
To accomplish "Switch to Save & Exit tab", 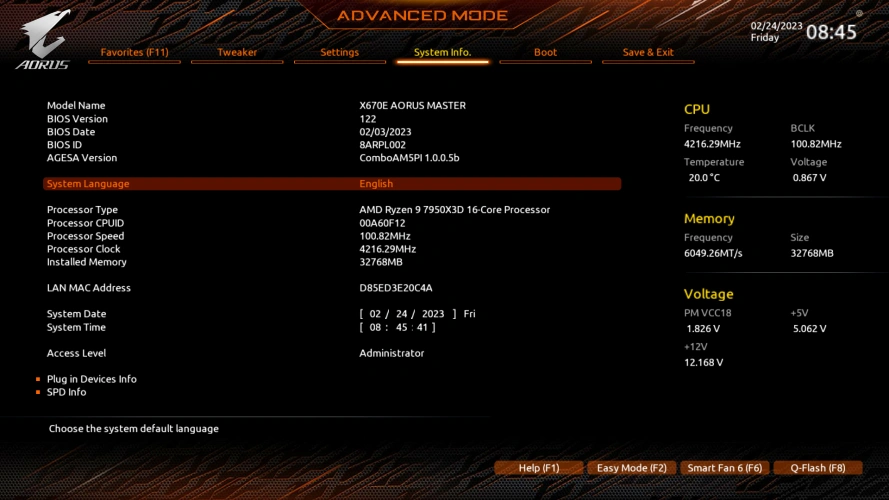I will click(648, 52).
